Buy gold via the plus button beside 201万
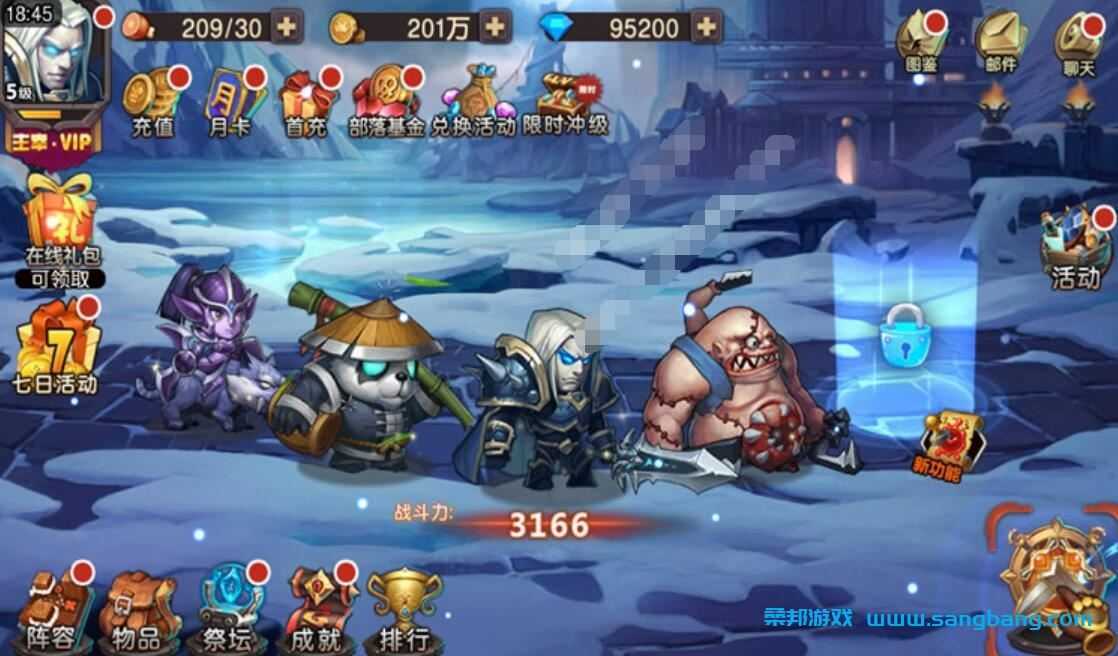 tap(494, 27)
